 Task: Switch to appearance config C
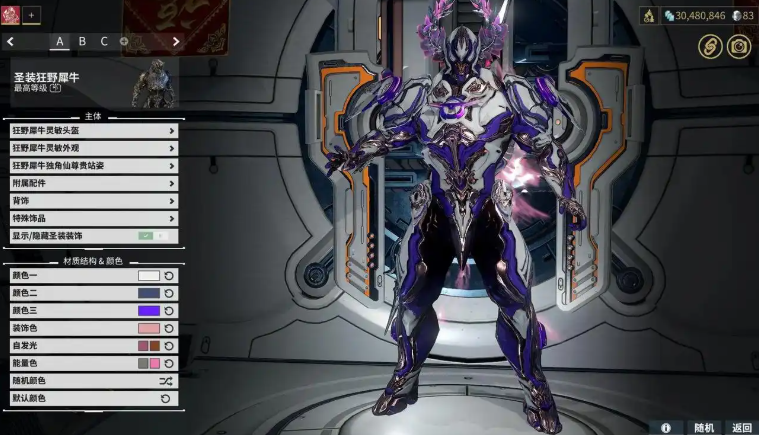(x=104, y=42)
